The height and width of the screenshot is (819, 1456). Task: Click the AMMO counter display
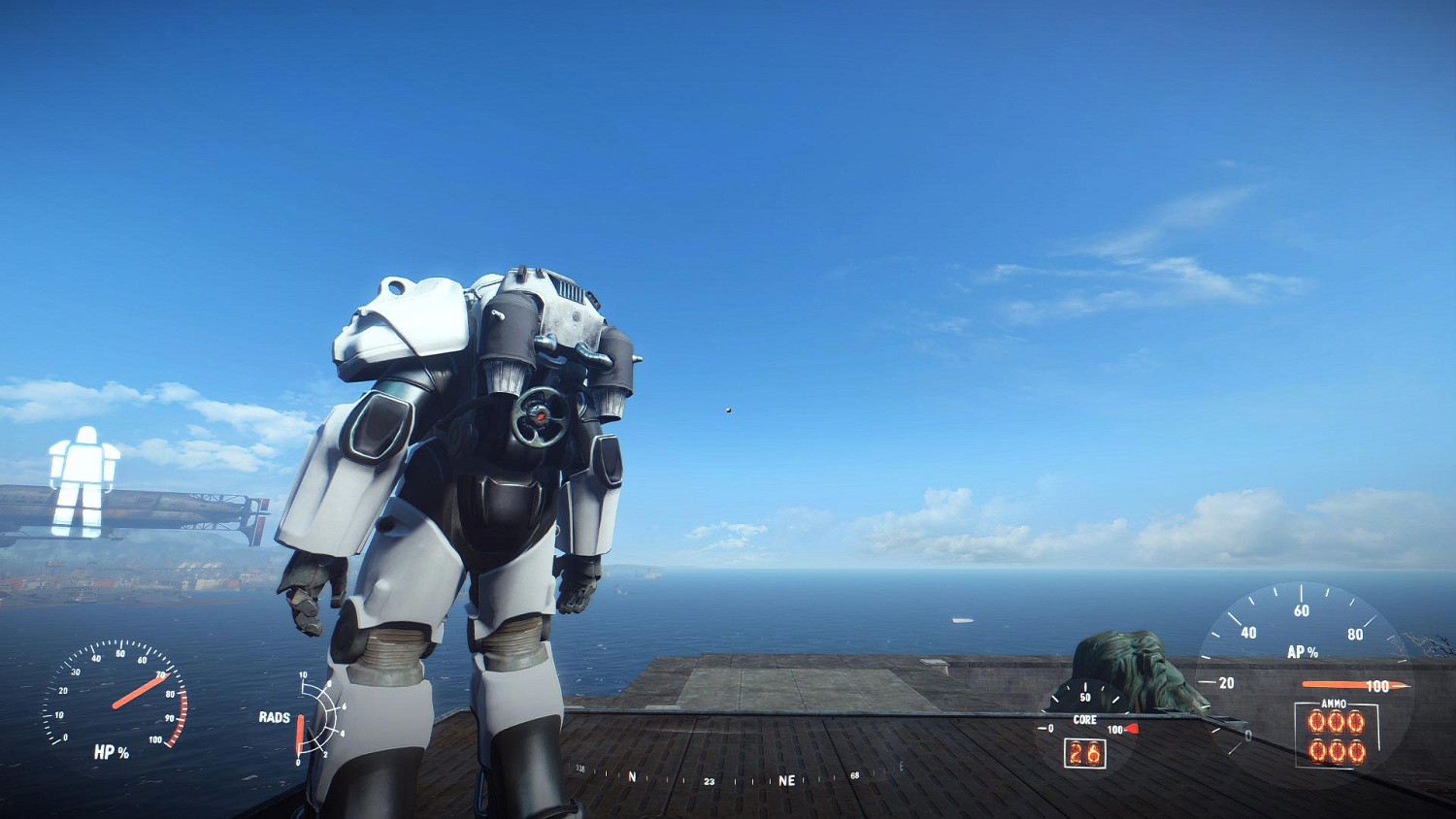[1338, 737]
